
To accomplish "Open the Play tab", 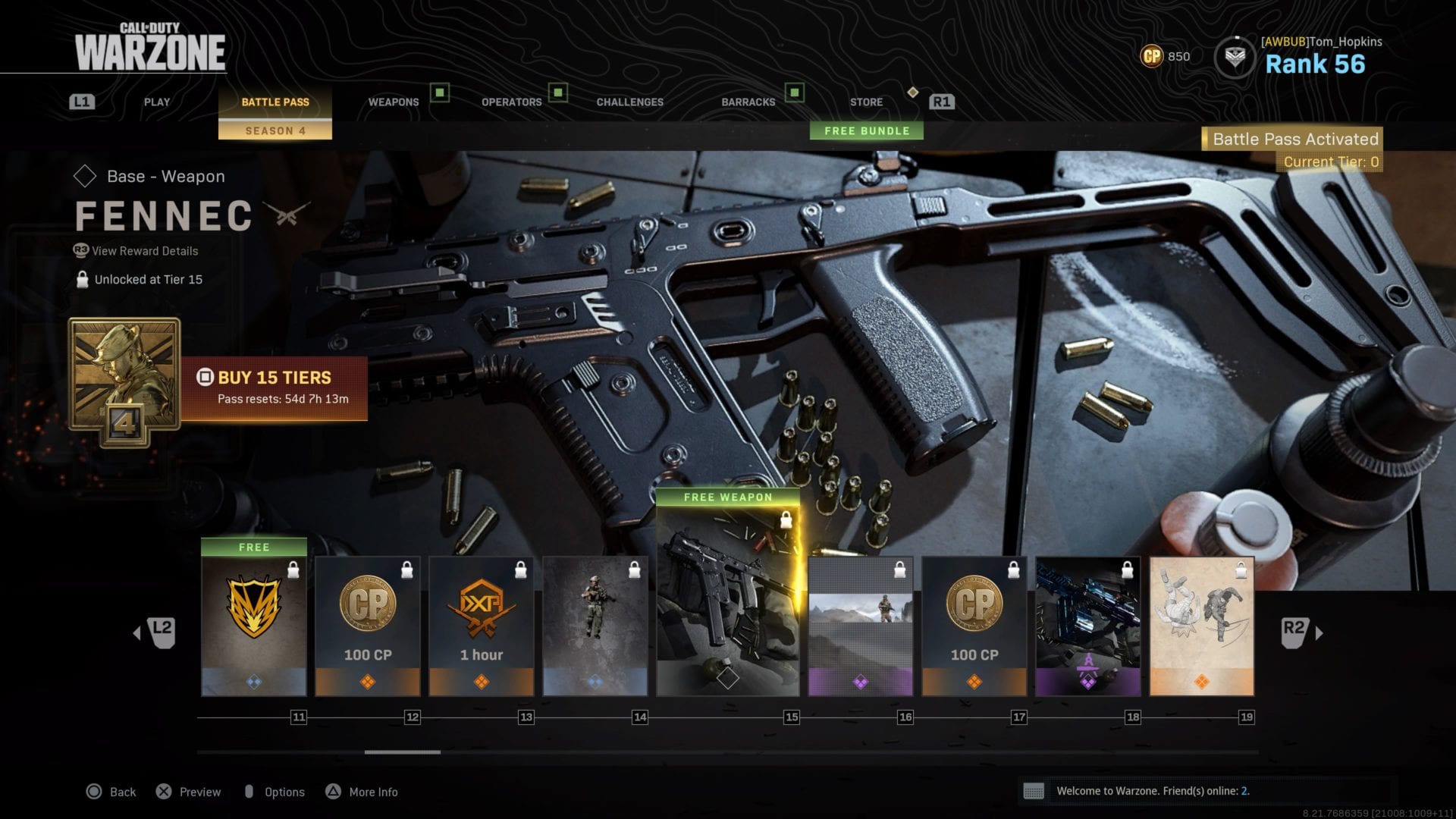I will click(x=157, y=102).
